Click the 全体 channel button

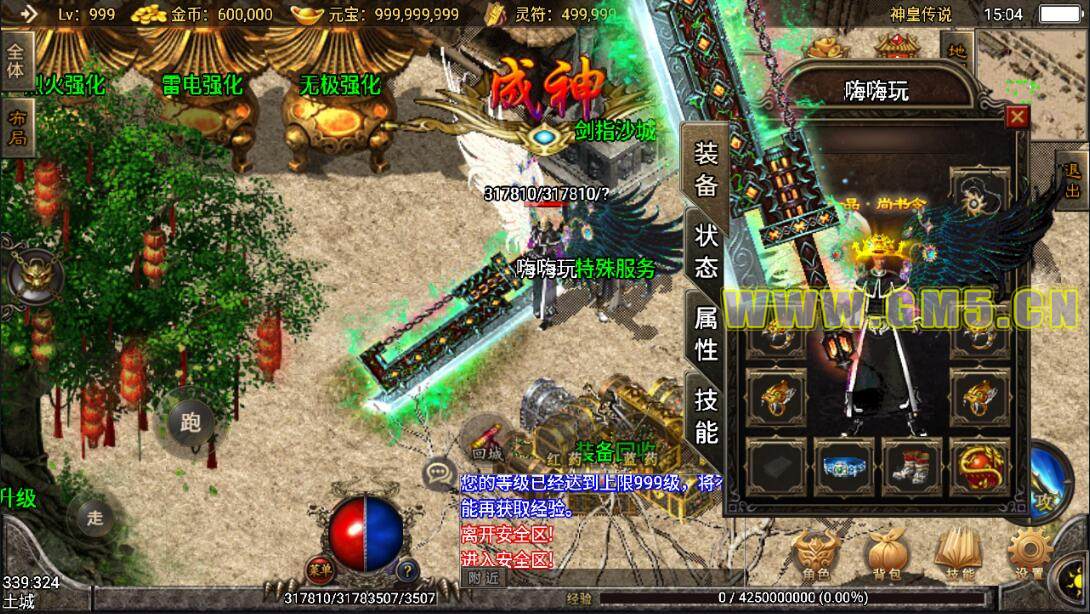pos(16,58)
